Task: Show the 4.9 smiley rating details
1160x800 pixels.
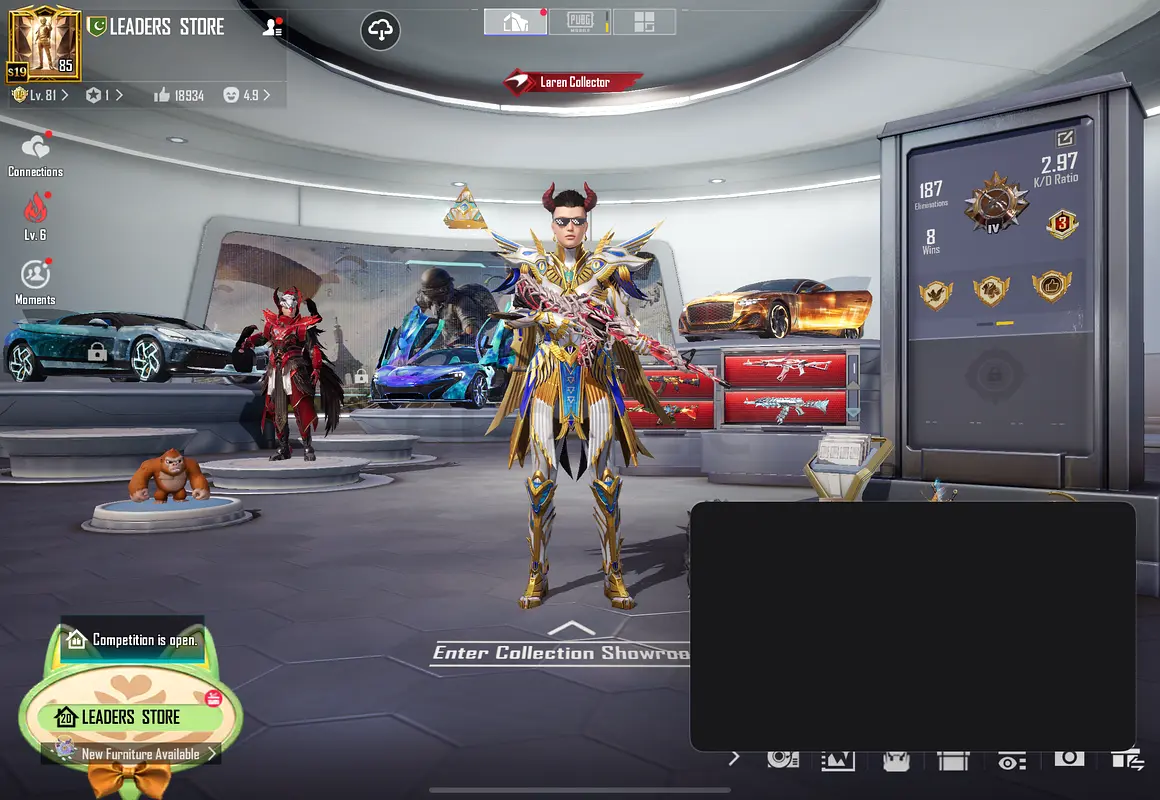Action: point(246,95)
